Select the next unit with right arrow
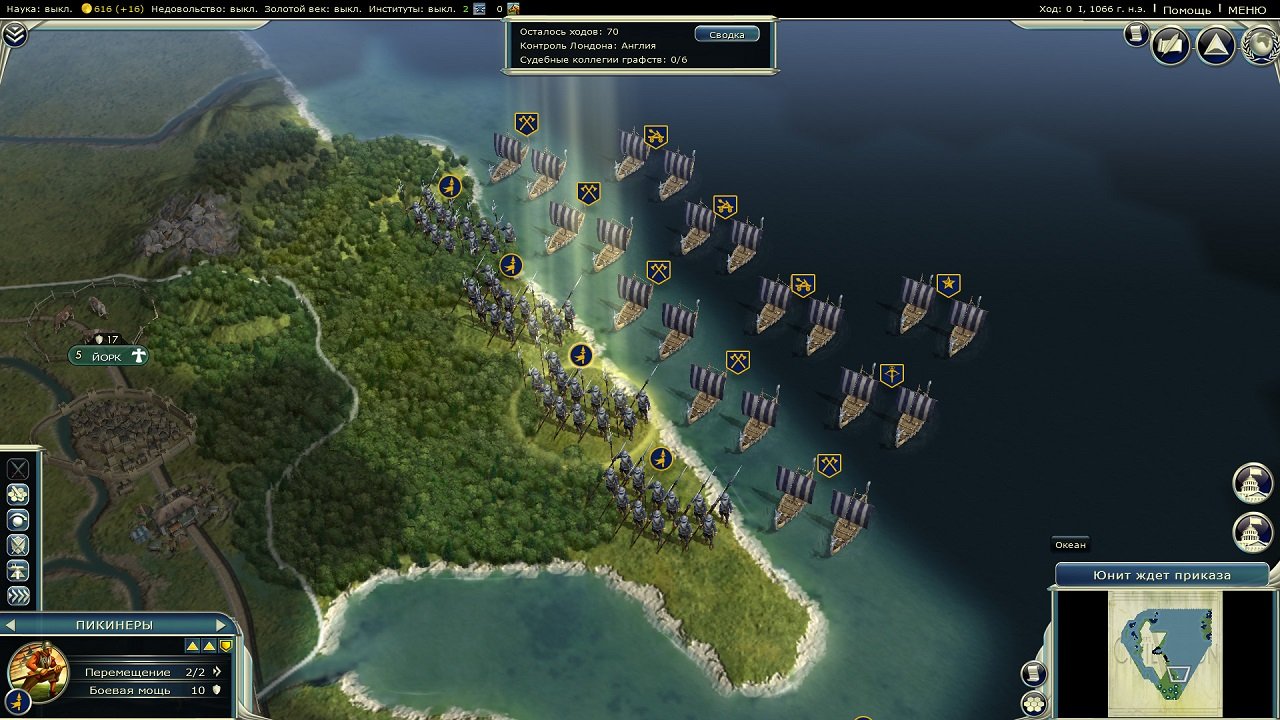 click(x=220, y=623)
